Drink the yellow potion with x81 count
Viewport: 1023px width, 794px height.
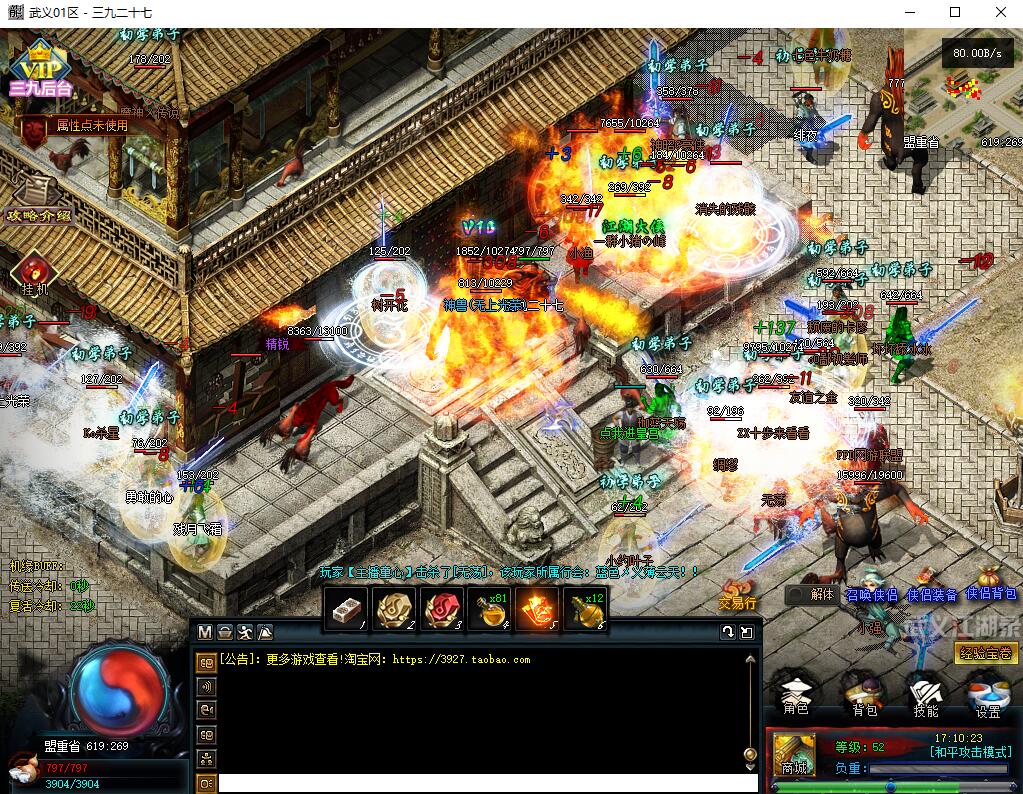click(490, 608)
